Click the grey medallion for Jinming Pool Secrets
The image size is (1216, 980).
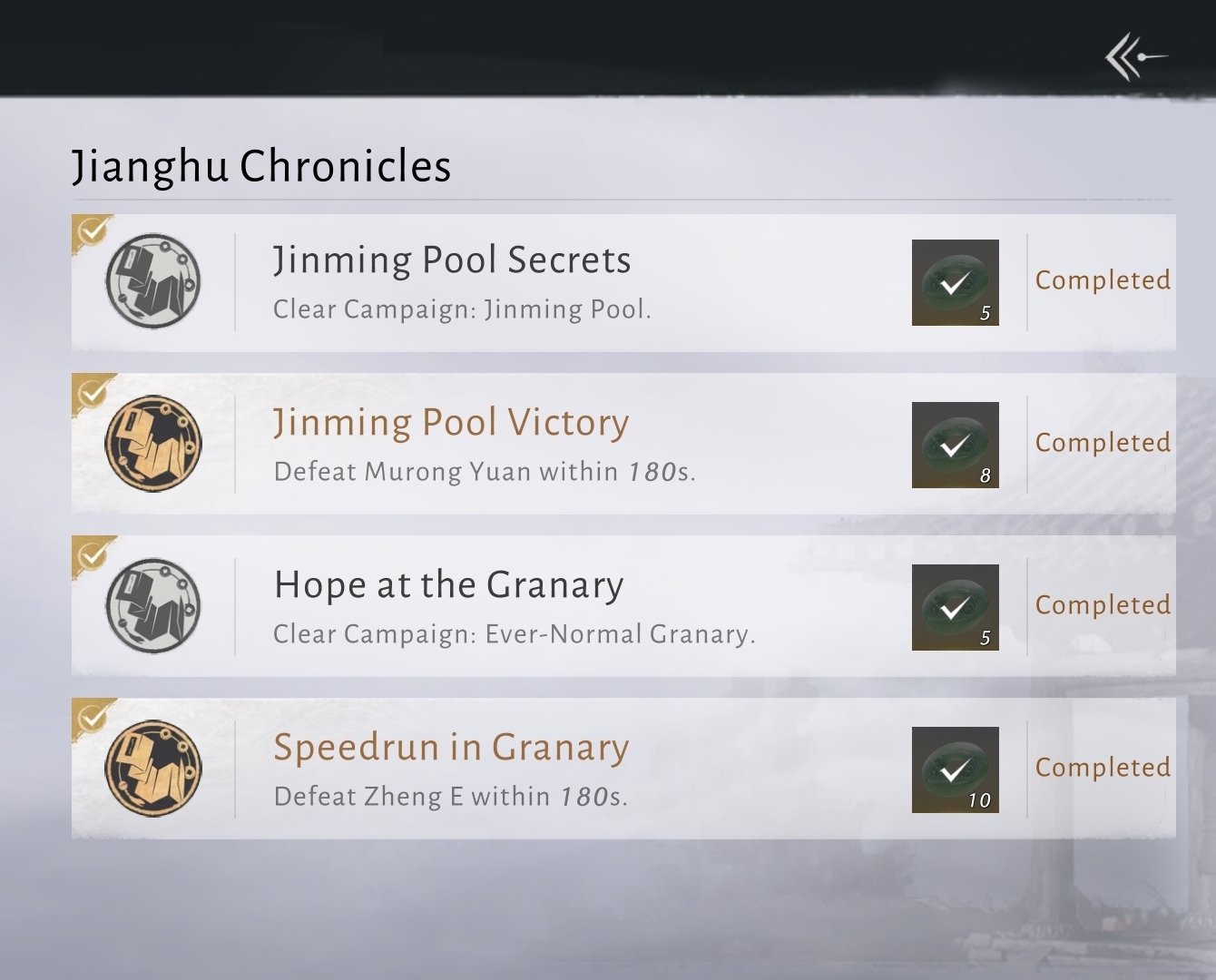click(153, 281)
